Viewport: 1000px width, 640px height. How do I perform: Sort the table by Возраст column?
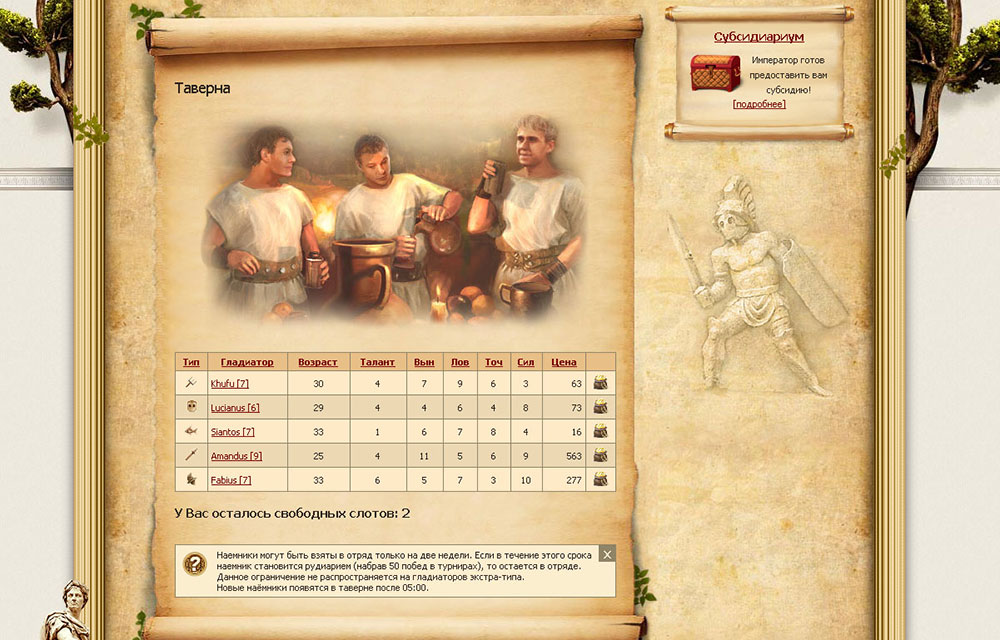pyautogui.click(x=318, y=362)
